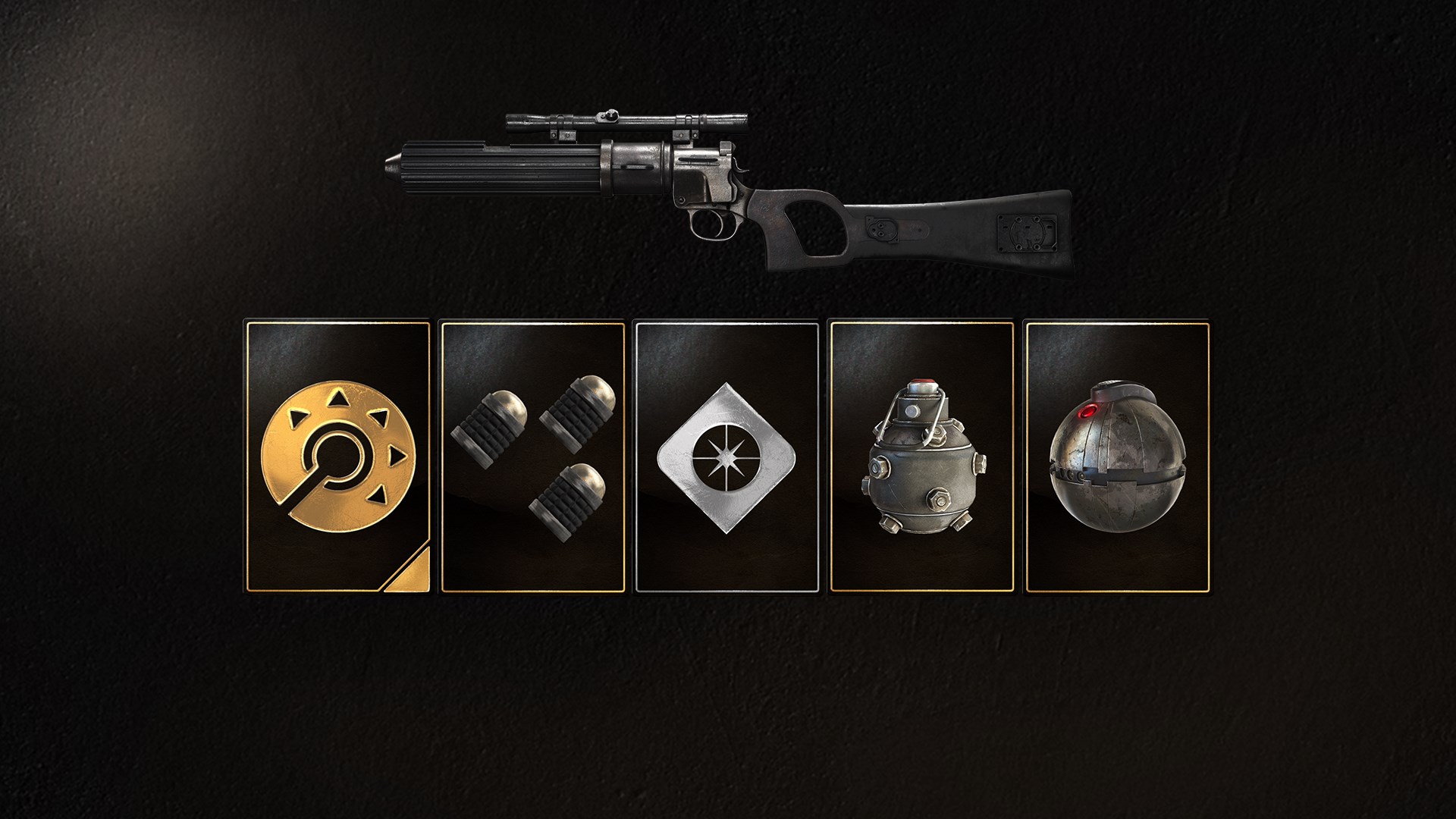Select the bolted impact grenade card
The width and height of the screenshot is (1456, 819).
click(922, 457)
